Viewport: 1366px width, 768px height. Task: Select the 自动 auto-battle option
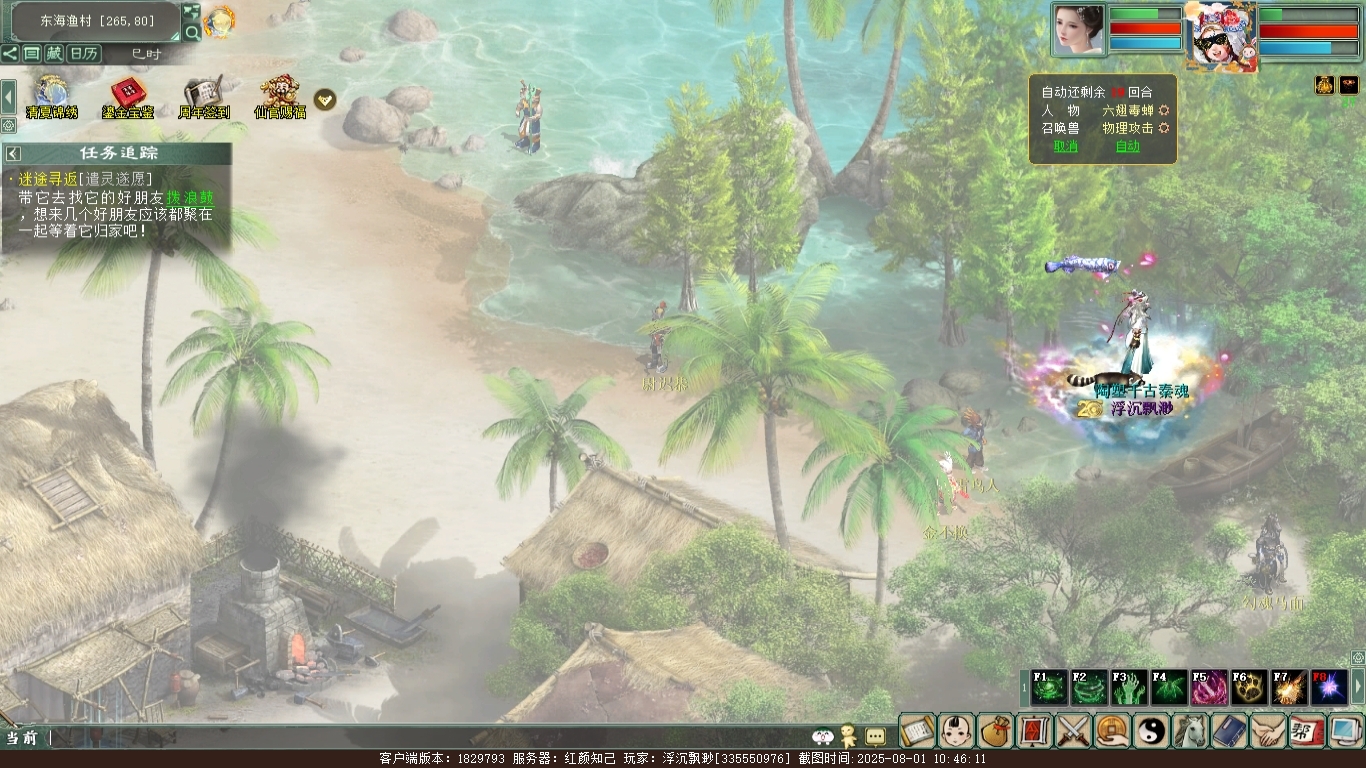pyautogui.click(x=1127, y=146)
